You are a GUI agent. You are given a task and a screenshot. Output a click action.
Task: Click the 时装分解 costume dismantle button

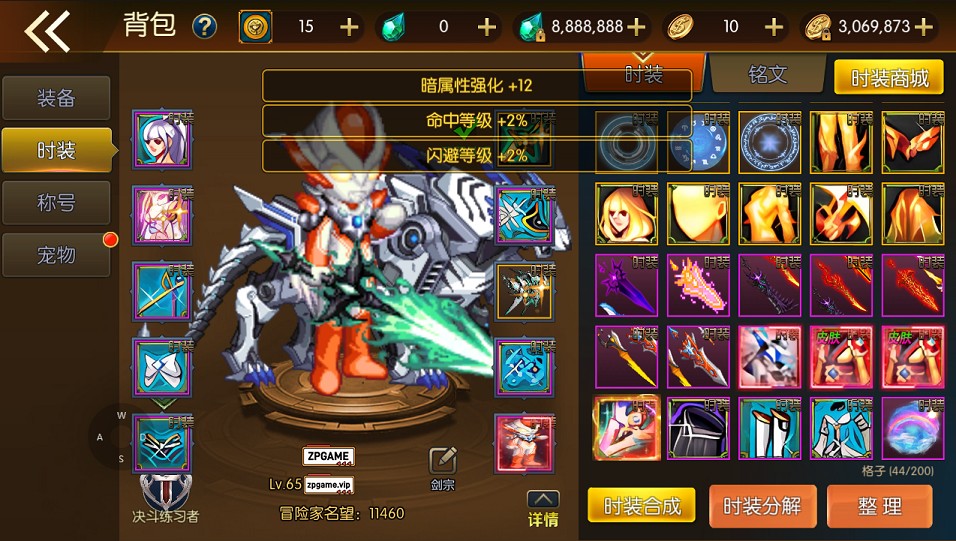pyautogui.click(x=762, y=506)
